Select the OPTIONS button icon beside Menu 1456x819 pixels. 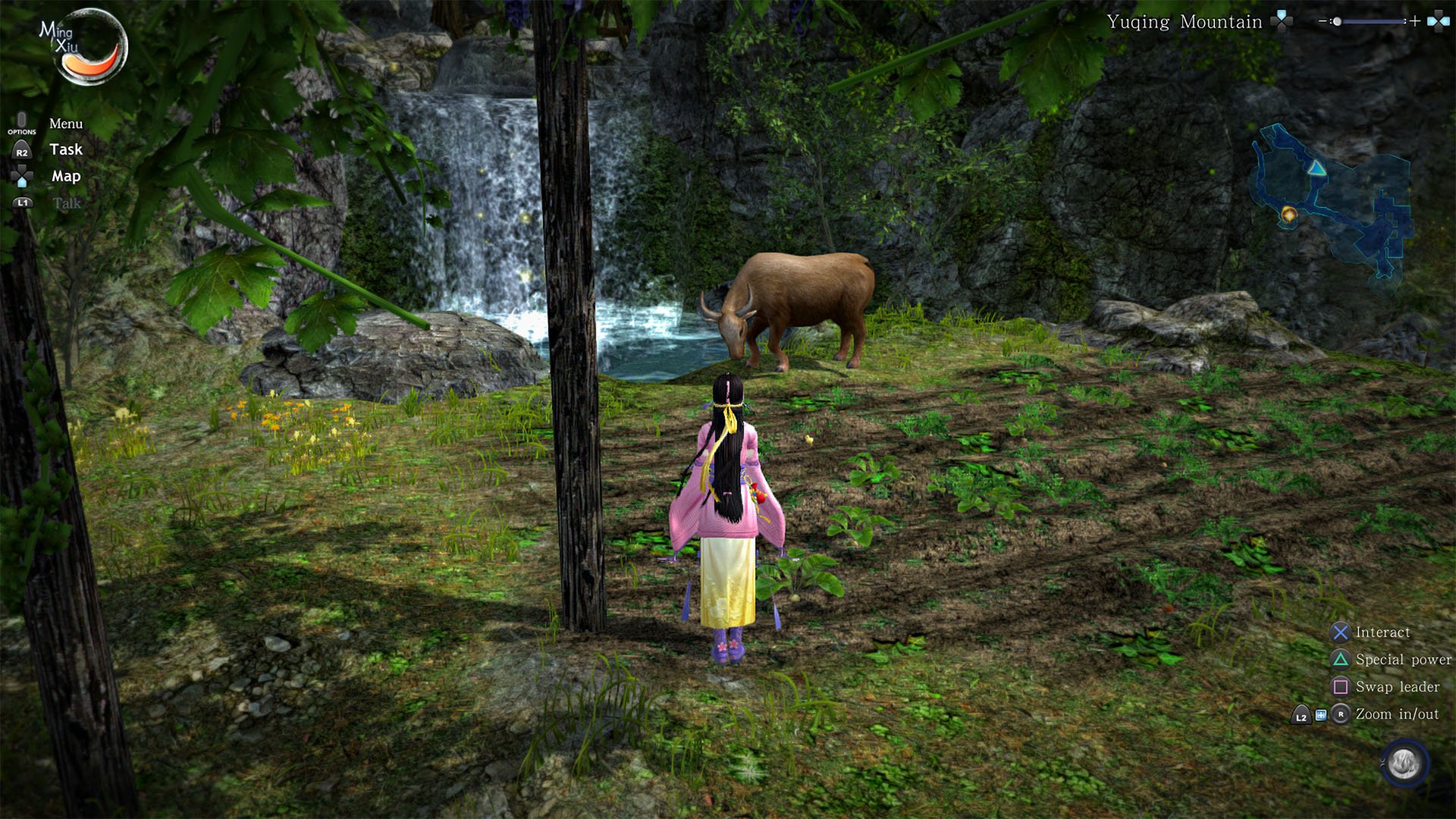click(21, 122)
